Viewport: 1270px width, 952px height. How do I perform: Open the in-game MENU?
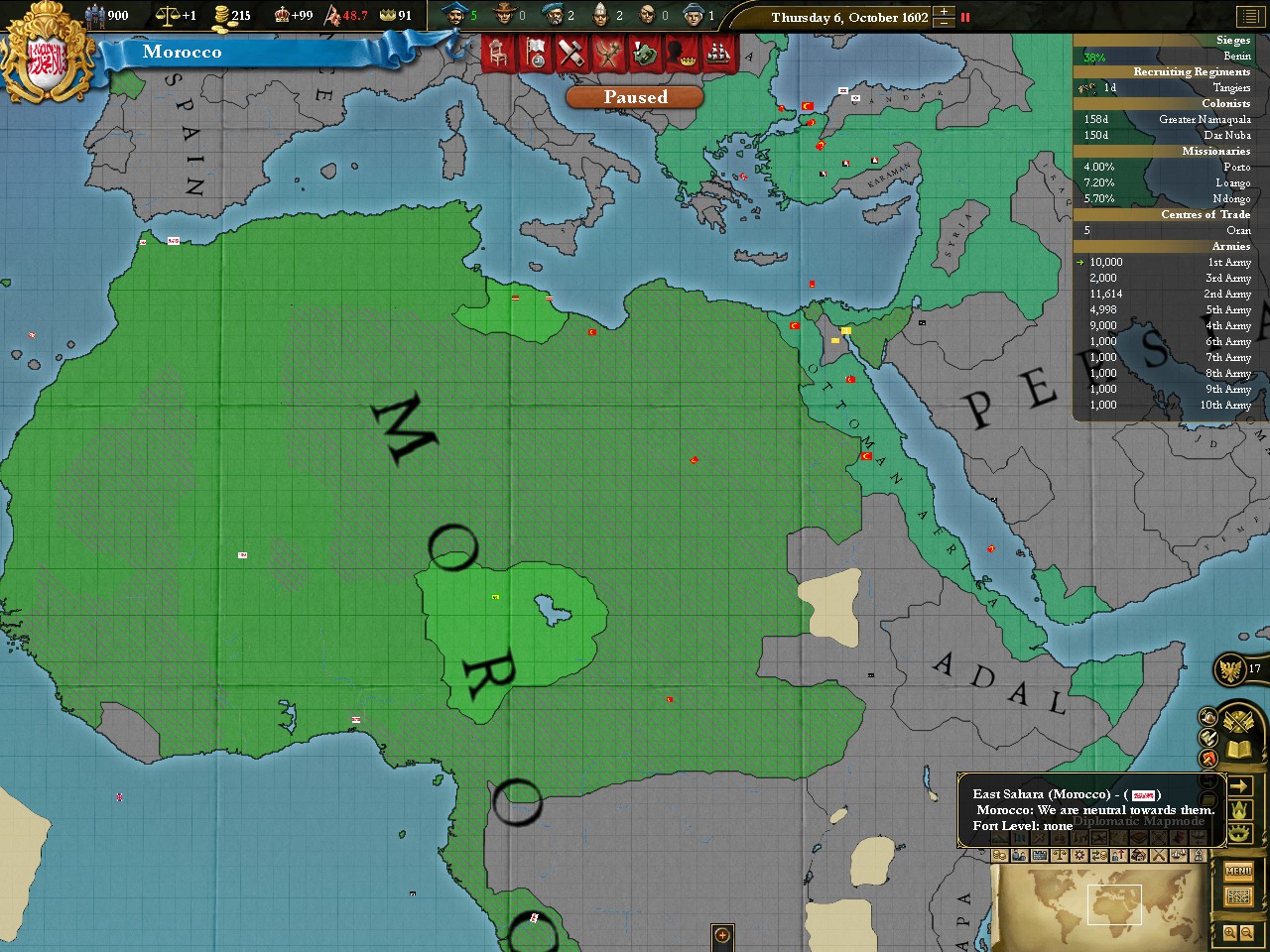pyautogui.click(x=1238, y=871)
